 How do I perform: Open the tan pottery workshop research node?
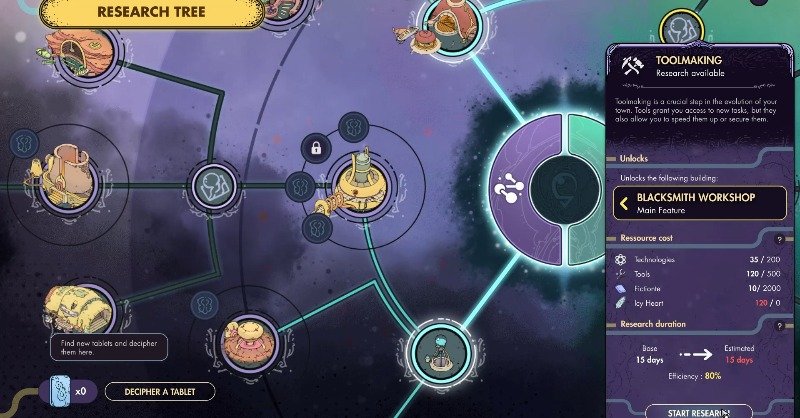pos(69,170)
